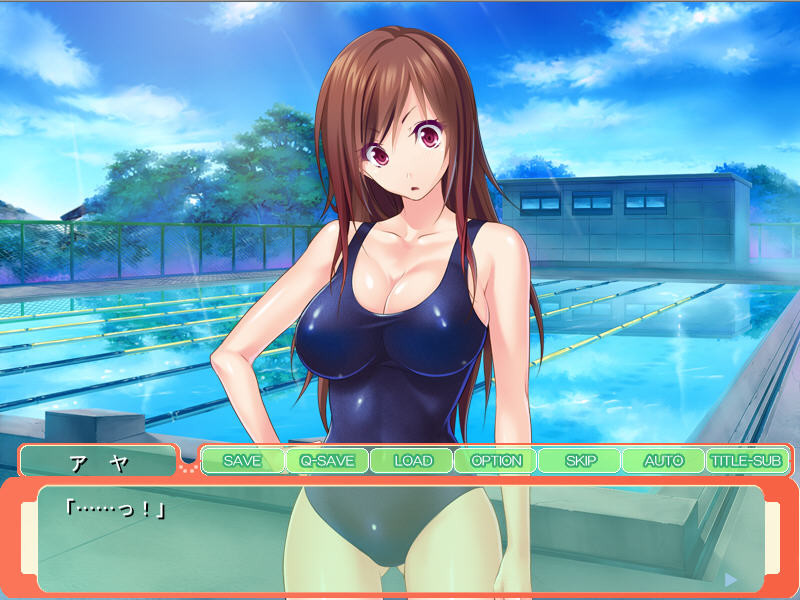800x600 pixels.
Task: Open the OPTION settings
Action: 496,461
